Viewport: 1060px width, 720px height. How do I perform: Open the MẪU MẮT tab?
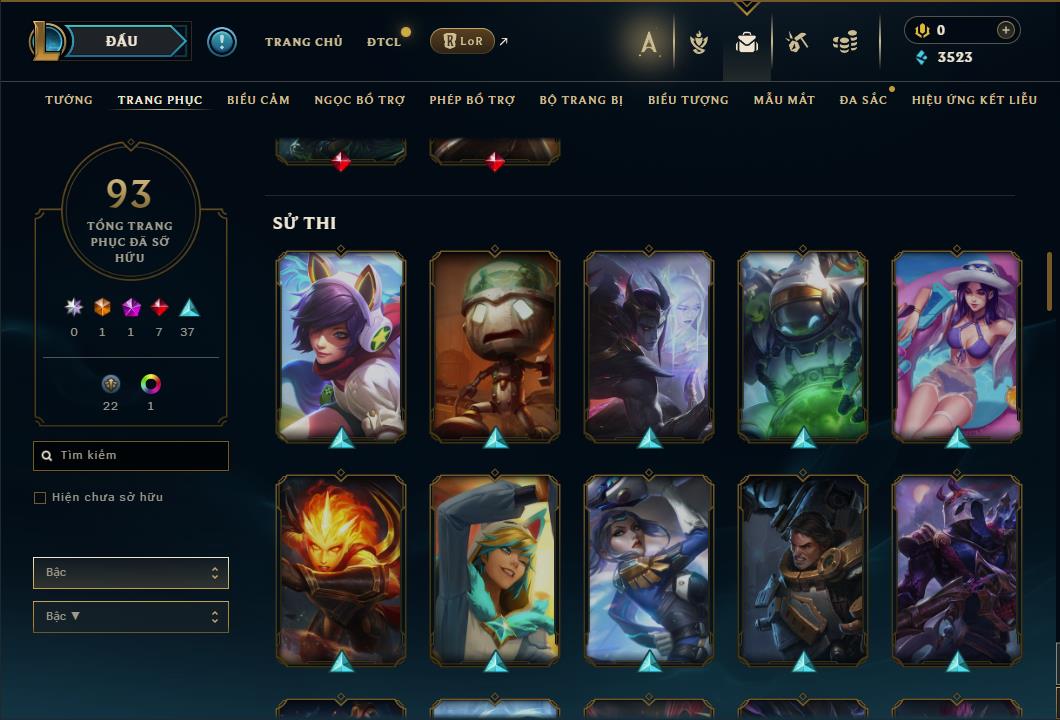tap(784, 100)
